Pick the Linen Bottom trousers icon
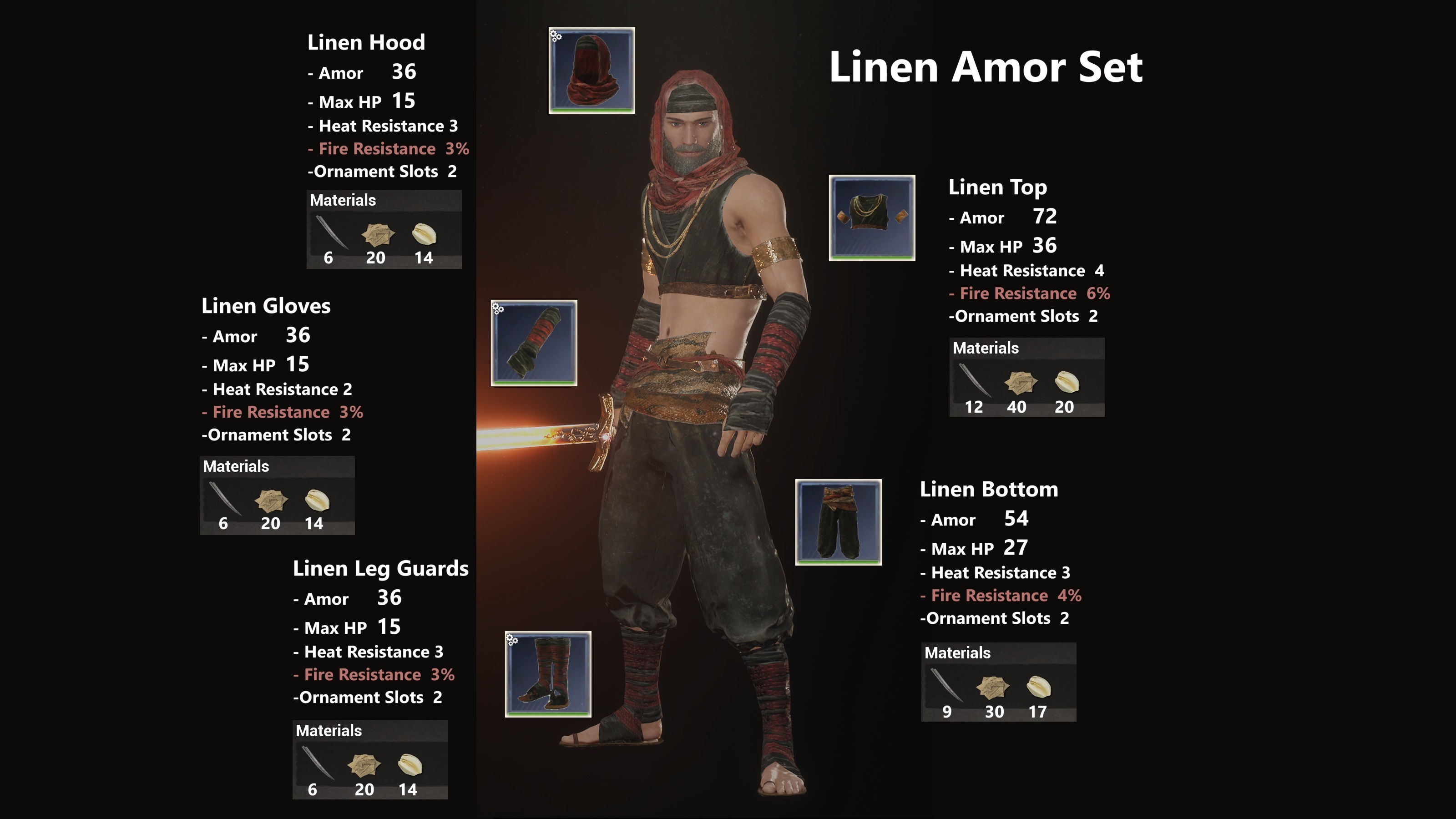The image size is (1456, 819). [838, 522]
